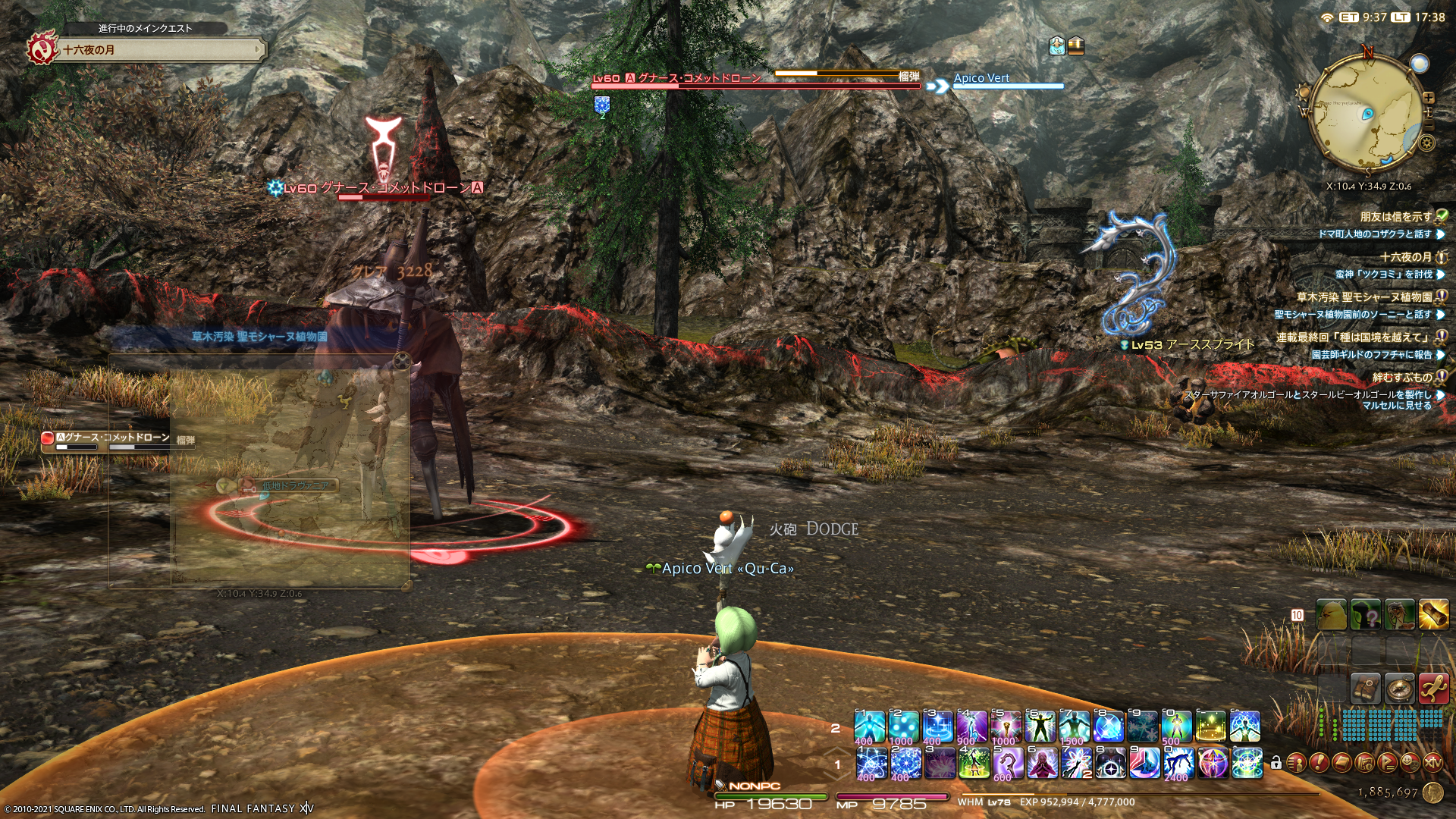The image size is (1456, 819).
Task: Use the praying pink-haired figure ability
Action: tap(1043, 763)
